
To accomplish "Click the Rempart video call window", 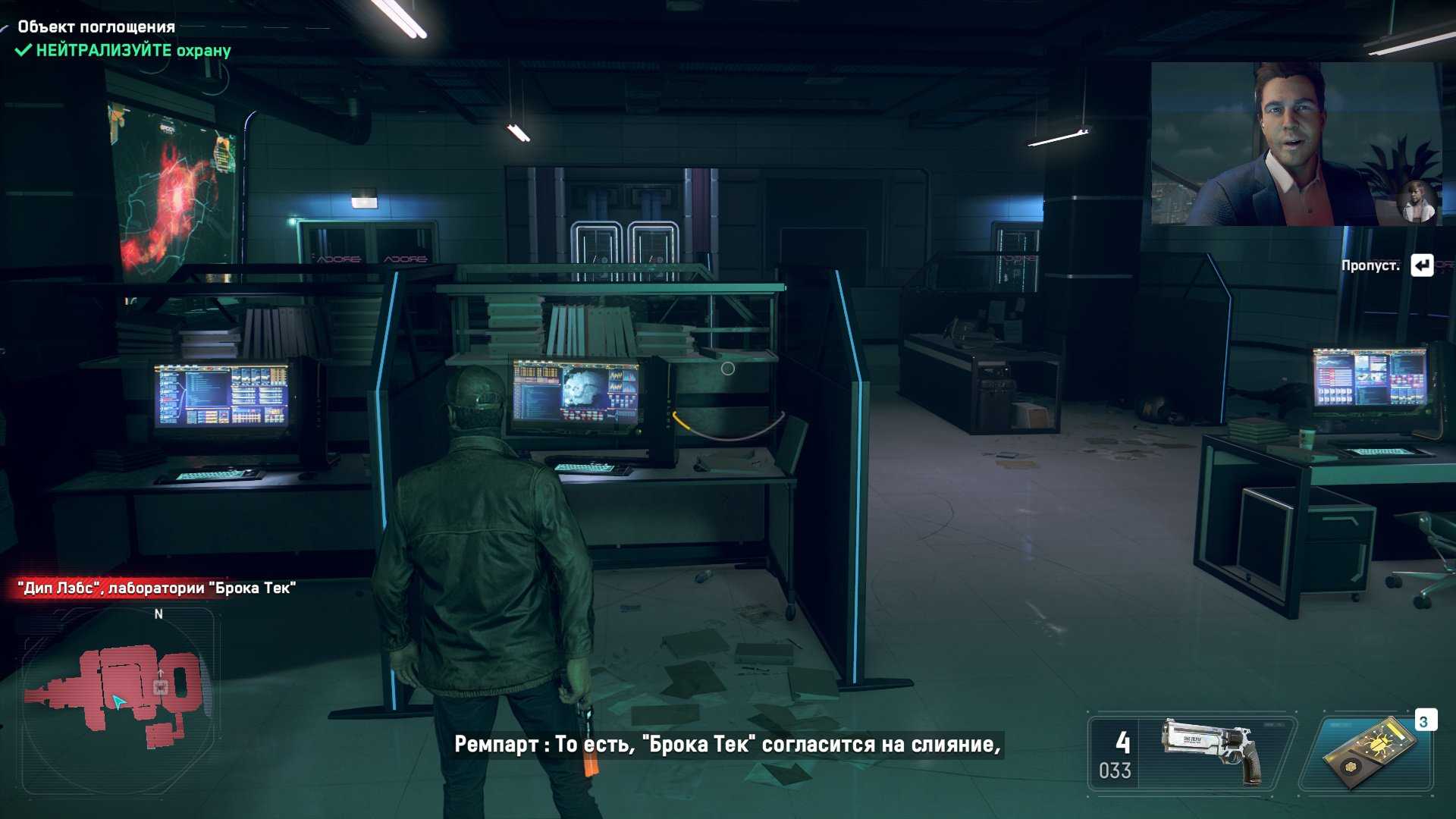I will pyautogui.click(x=1295, y=144).
